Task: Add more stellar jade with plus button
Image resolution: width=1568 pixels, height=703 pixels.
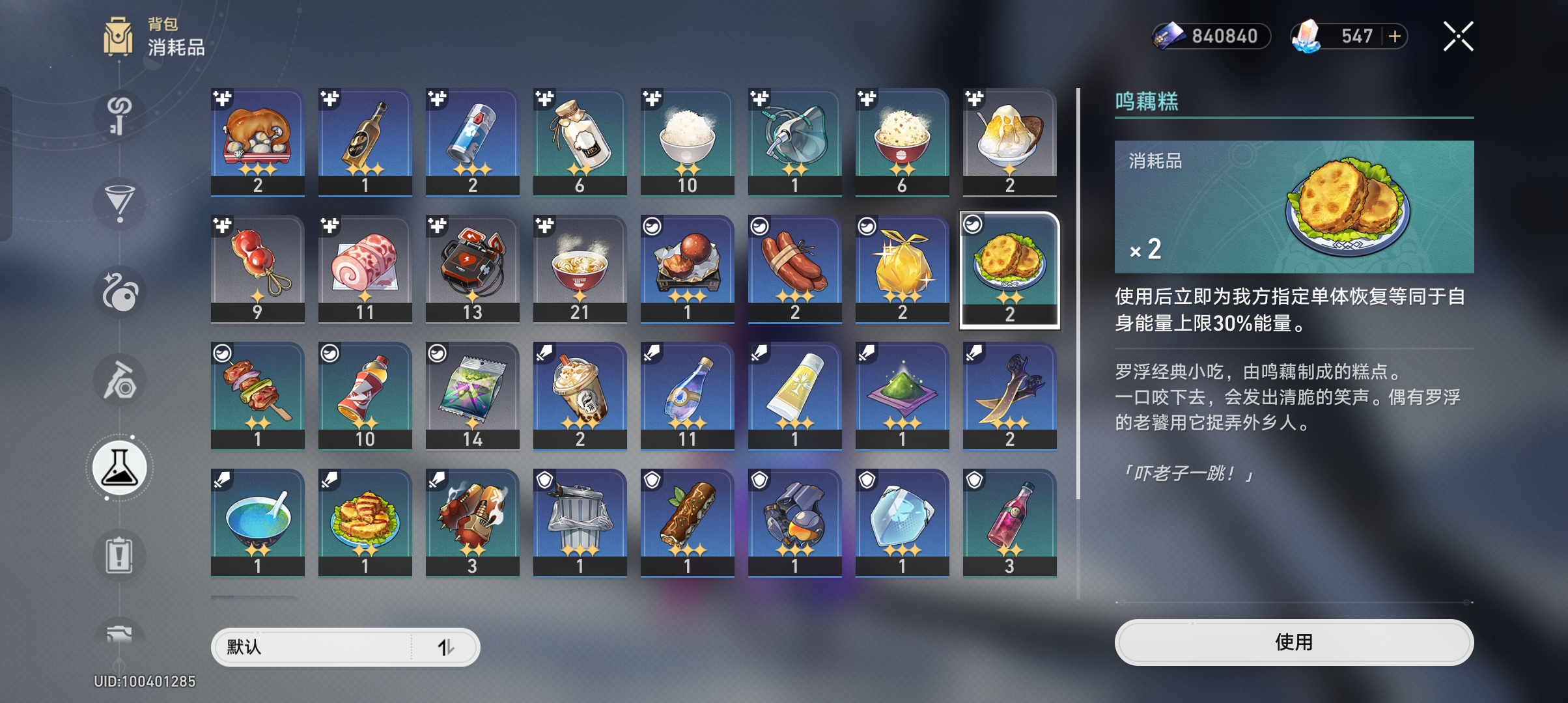Action: pos(1395,36)
